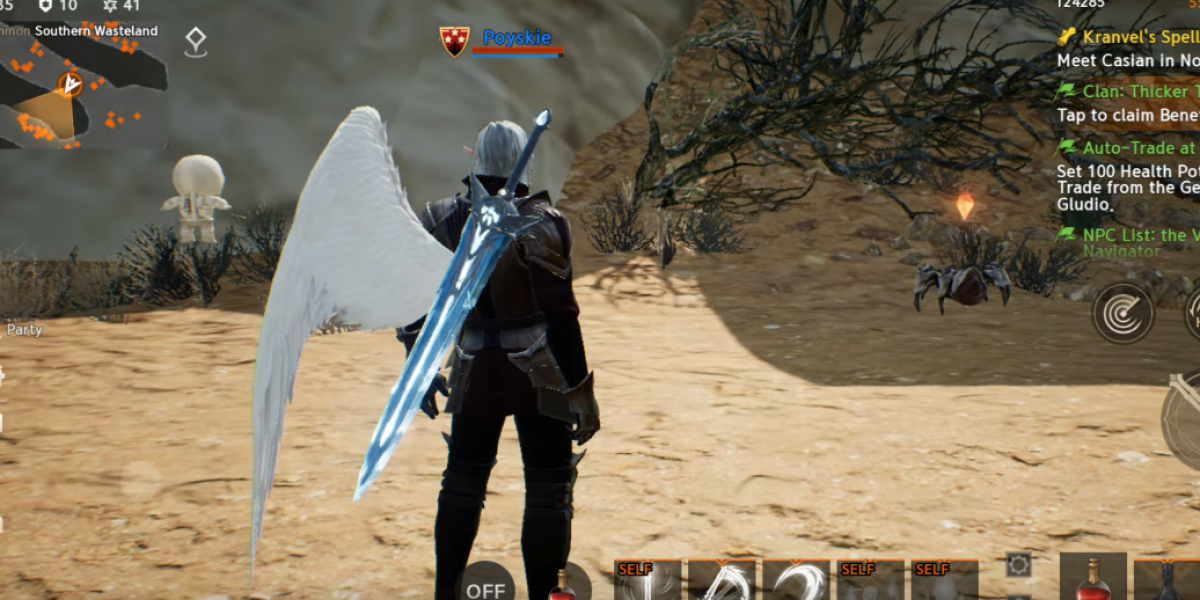1200x600 pixels.
Task: Open the Party panel
Action: pyautogui.click(x=25, y=329)
